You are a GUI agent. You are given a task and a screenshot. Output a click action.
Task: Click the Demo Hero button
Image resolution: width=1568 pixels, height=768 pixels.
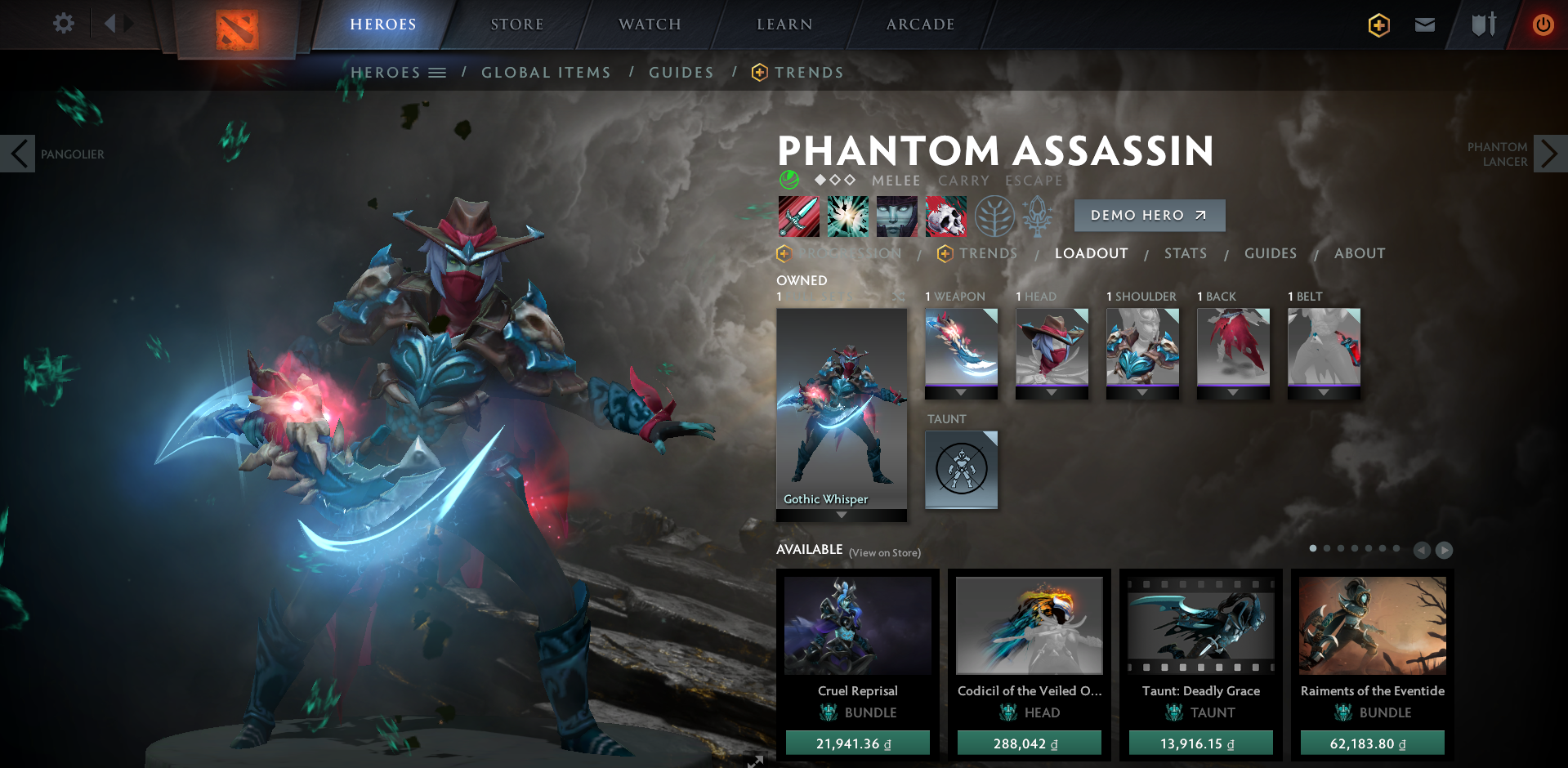1149,215
